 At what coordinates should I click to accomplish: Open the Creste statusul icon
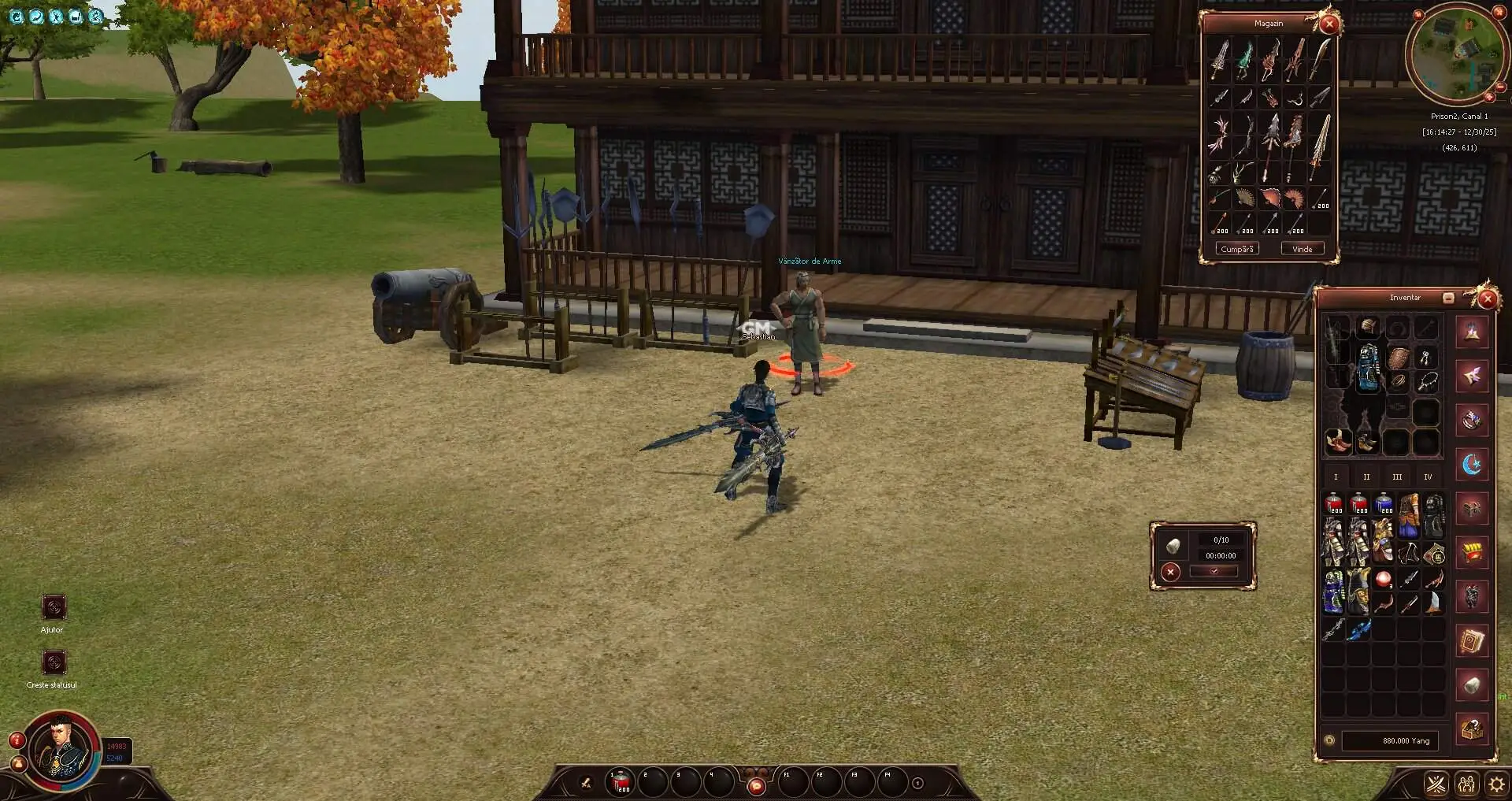[54, 662]
